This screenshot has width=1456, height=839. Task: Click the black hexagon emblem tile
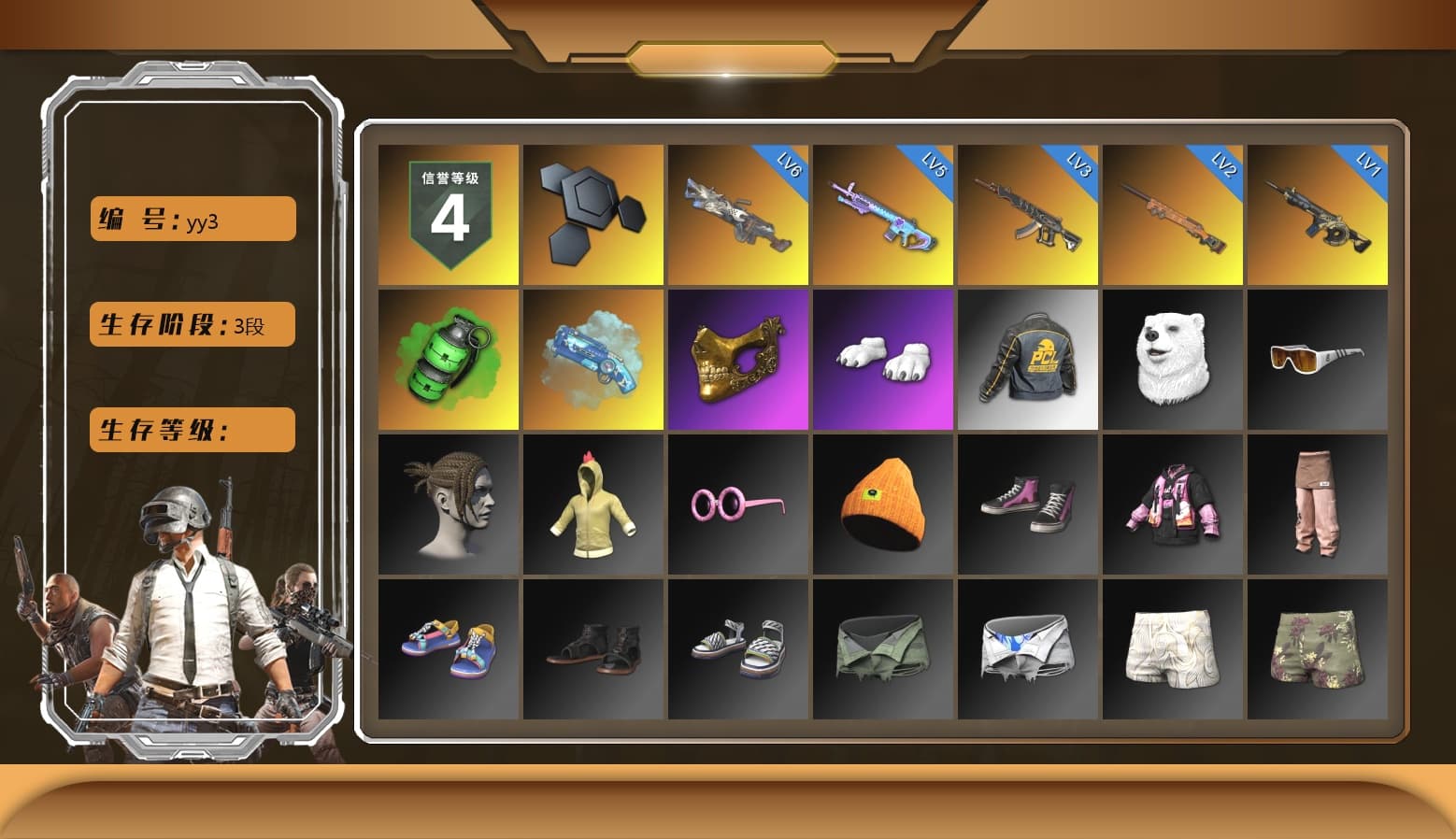592,215
